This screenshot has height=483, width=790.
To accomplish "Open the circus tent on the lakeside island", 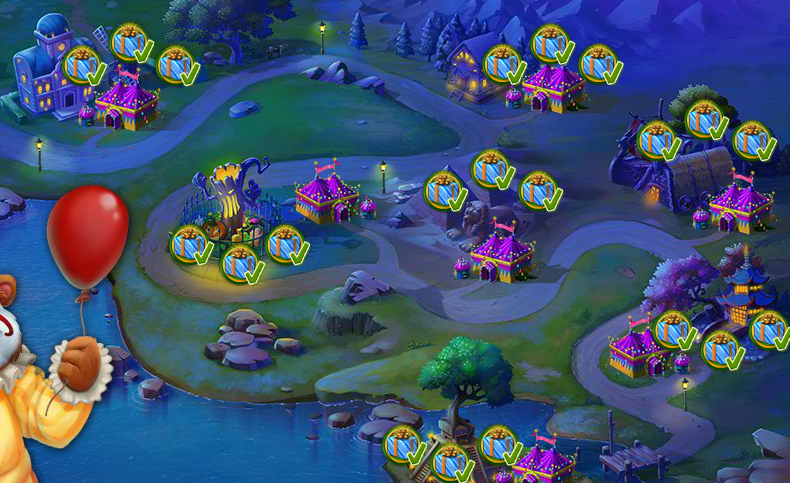I will pyautogui.click(x=545, y=459).
